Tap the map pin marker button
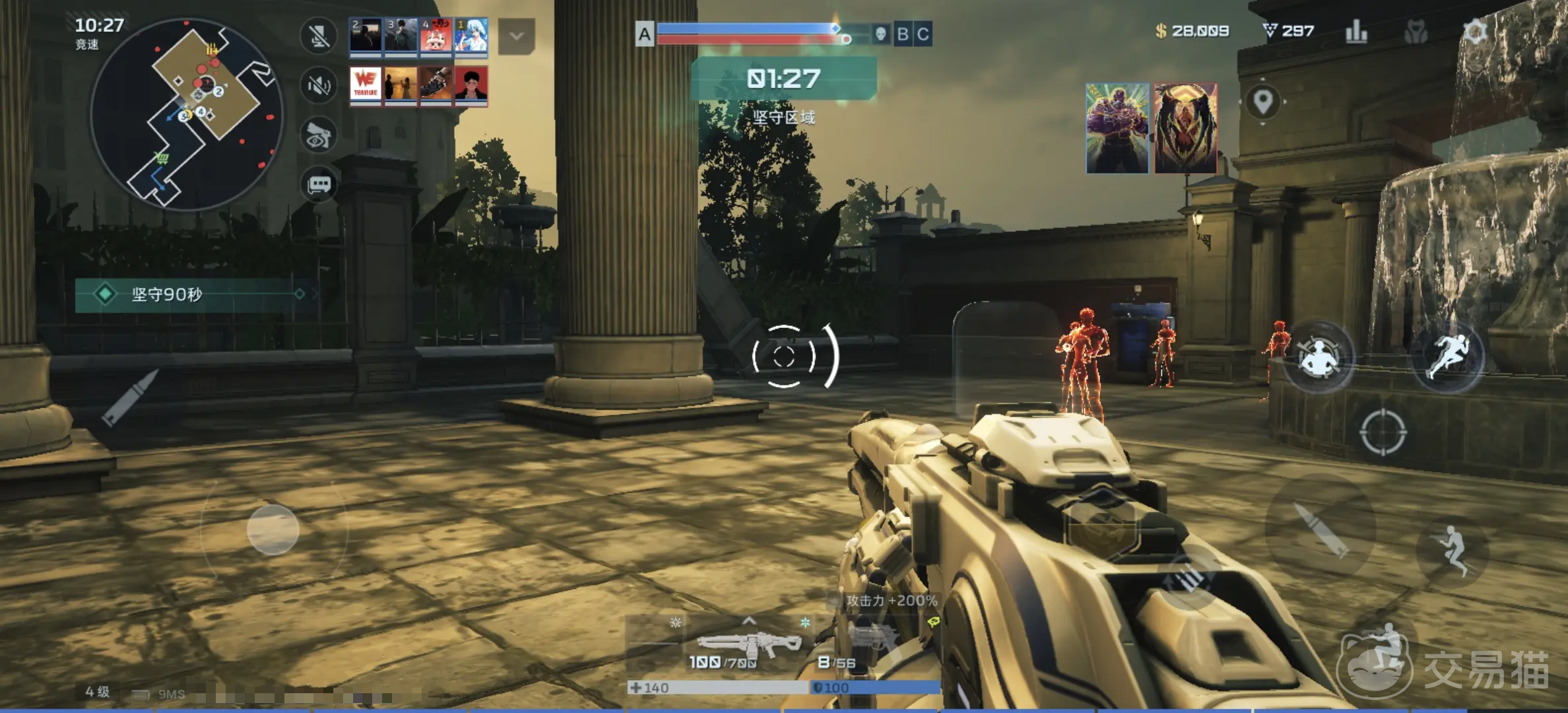 [x=1262, y=102]
